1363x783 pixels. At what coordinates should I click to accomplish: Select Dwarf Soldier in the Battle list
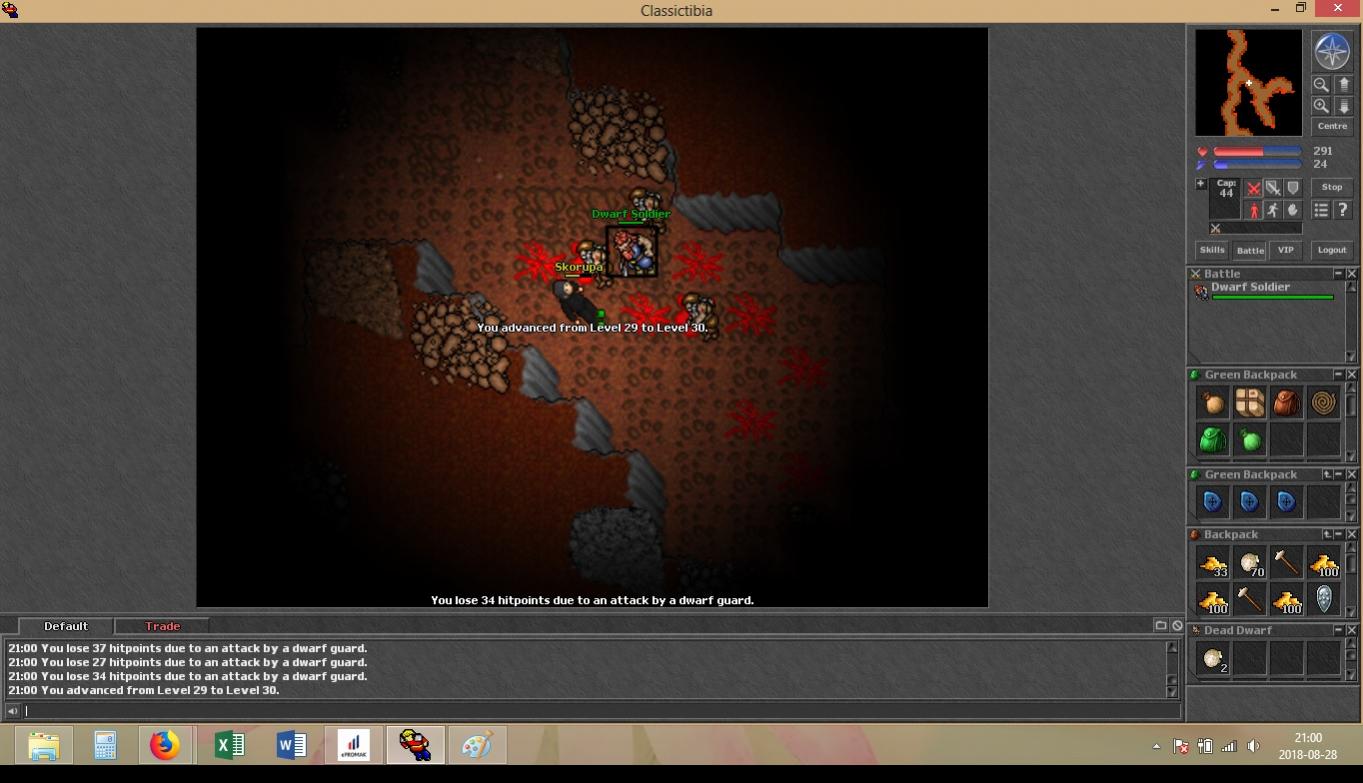click(x=1250, y=287)
